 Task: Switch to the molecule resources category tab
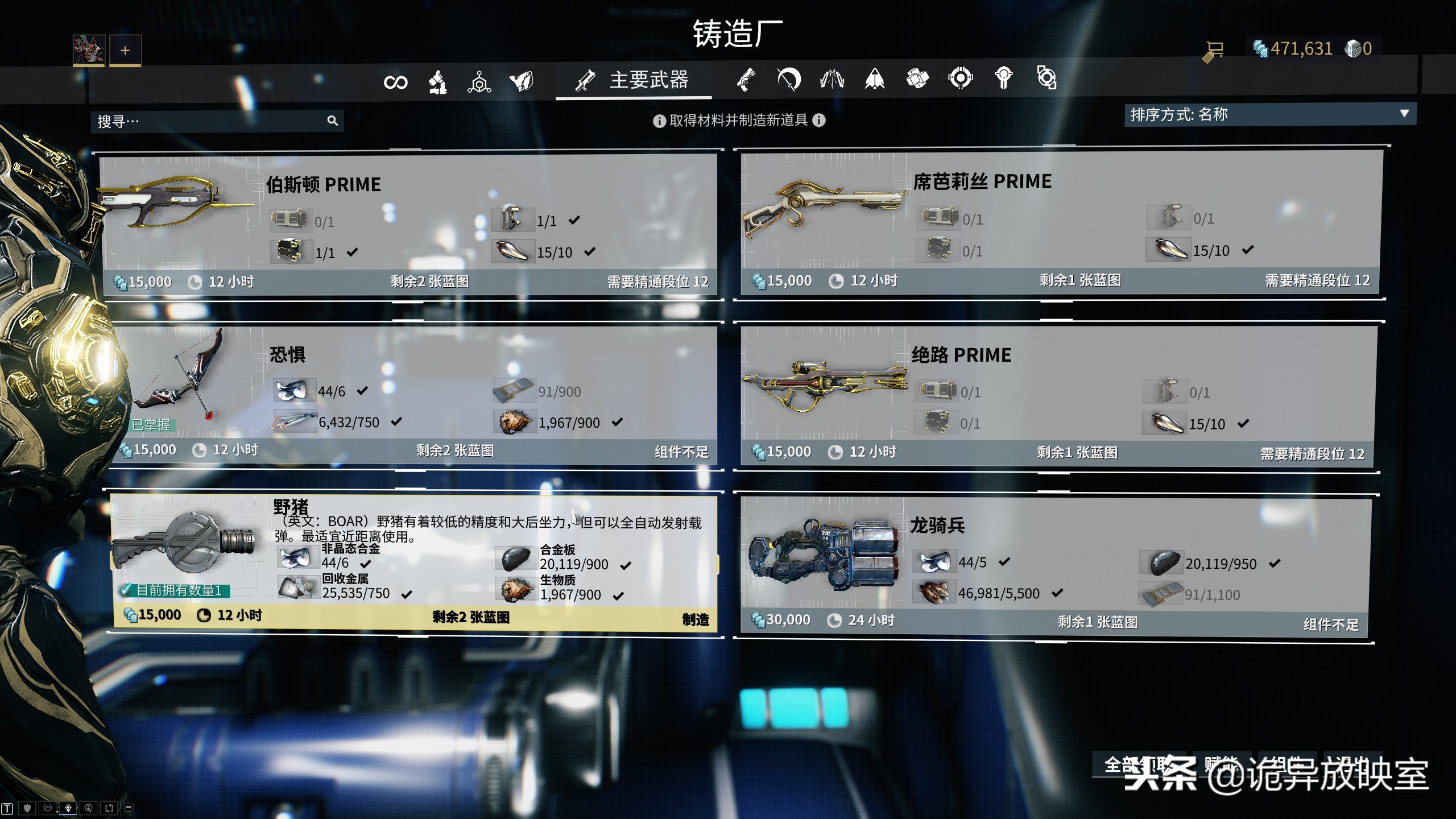(479, 82)
